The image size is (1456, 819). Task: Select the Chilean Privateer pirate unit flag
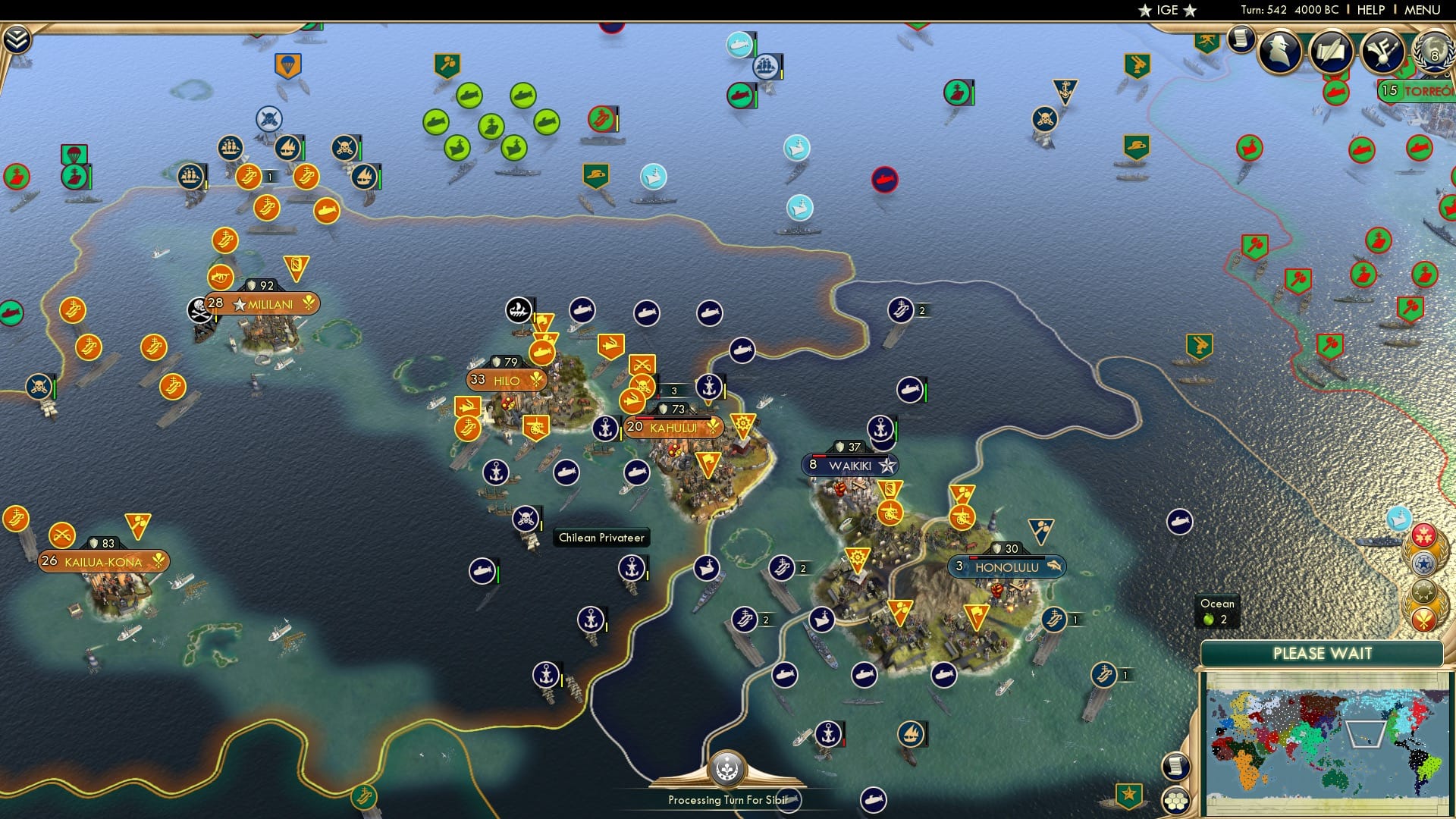click(x=526, y=519)
